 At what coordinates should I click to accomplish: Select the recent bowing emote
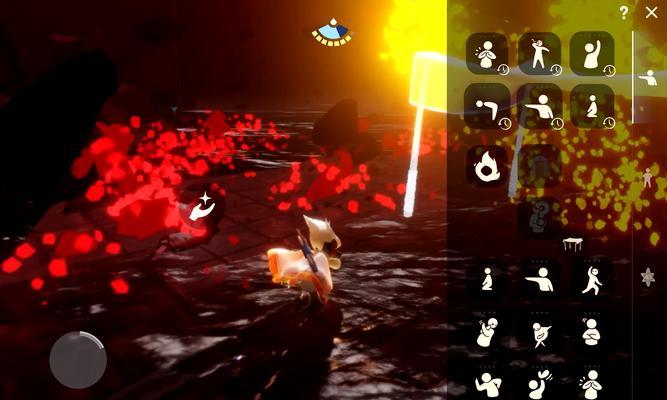487,105
